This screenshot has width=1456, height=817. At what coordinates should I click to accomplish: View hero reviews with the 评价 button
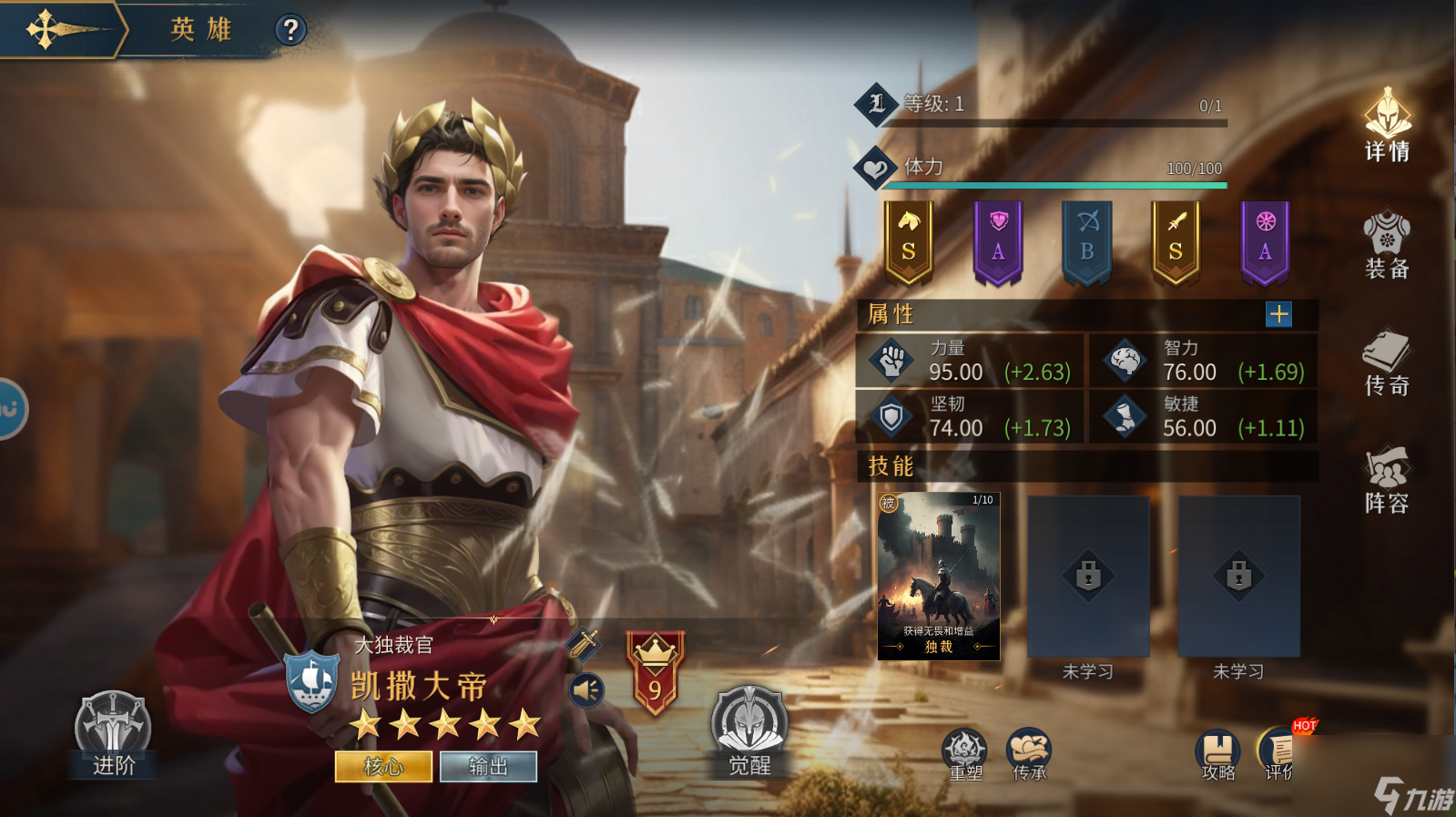[x=1278, y=755]
